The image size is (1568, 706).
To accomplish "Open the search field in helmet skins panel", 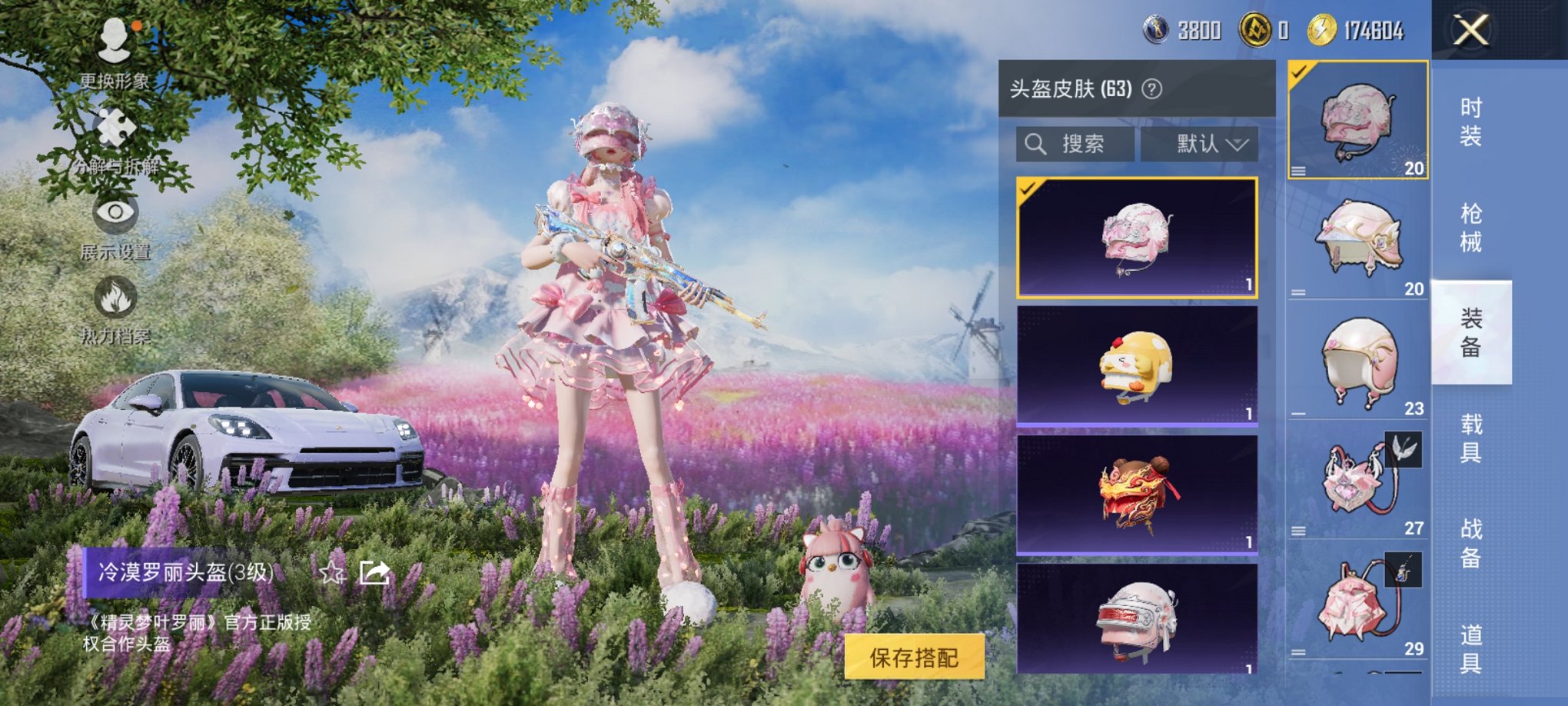I will pos(1076,144).
